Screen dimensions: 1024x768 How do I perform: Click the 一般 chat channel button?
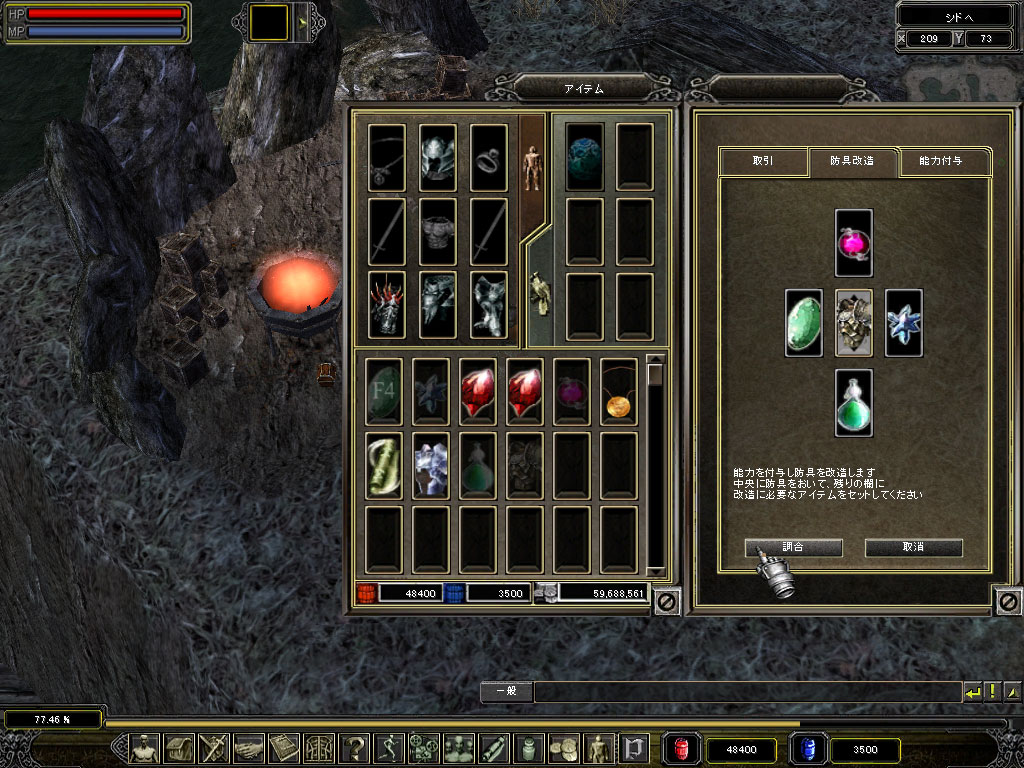point(505,691)
